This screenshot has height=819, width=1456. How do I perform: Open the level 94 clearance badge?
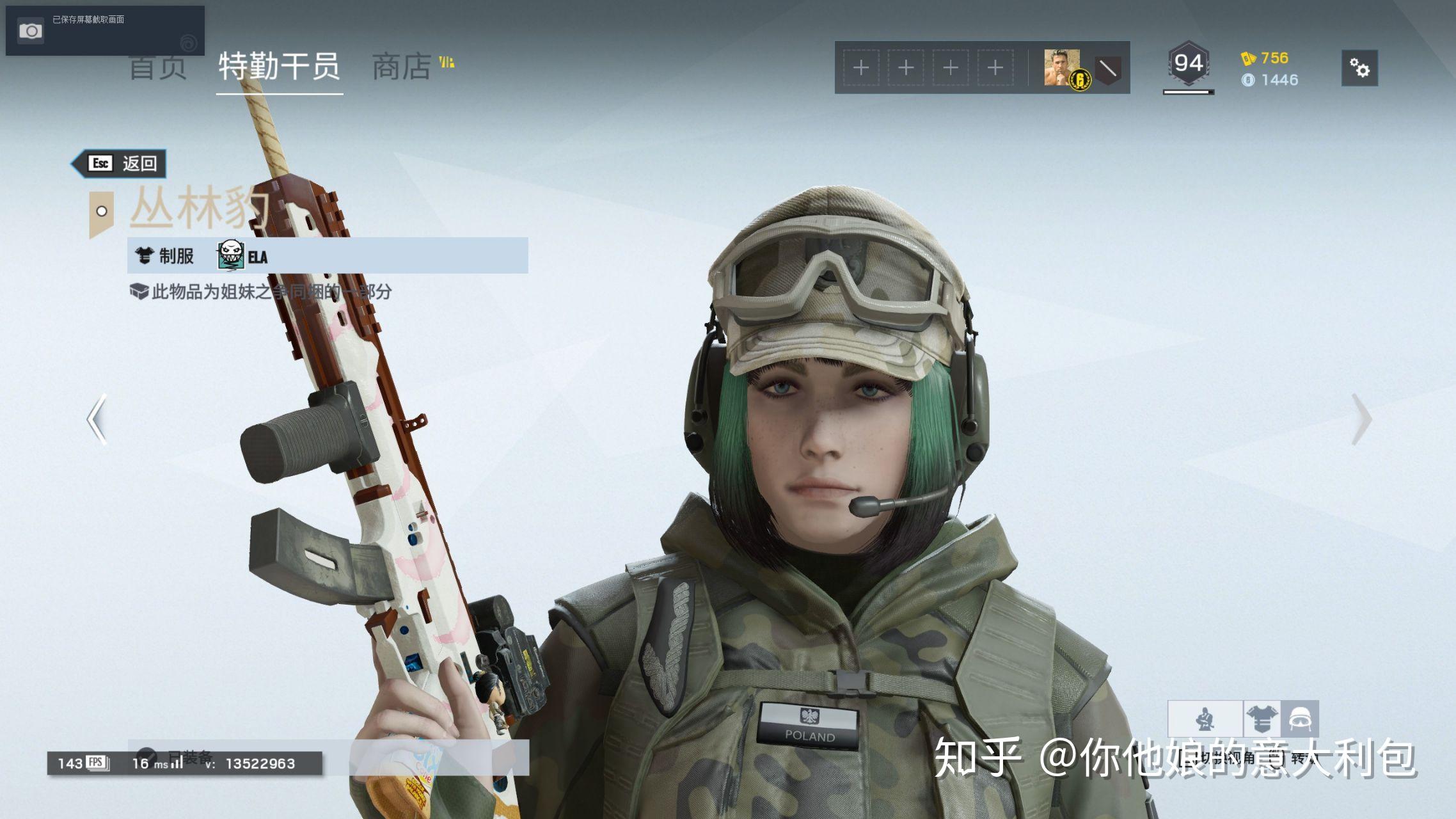click(1189, 65)
